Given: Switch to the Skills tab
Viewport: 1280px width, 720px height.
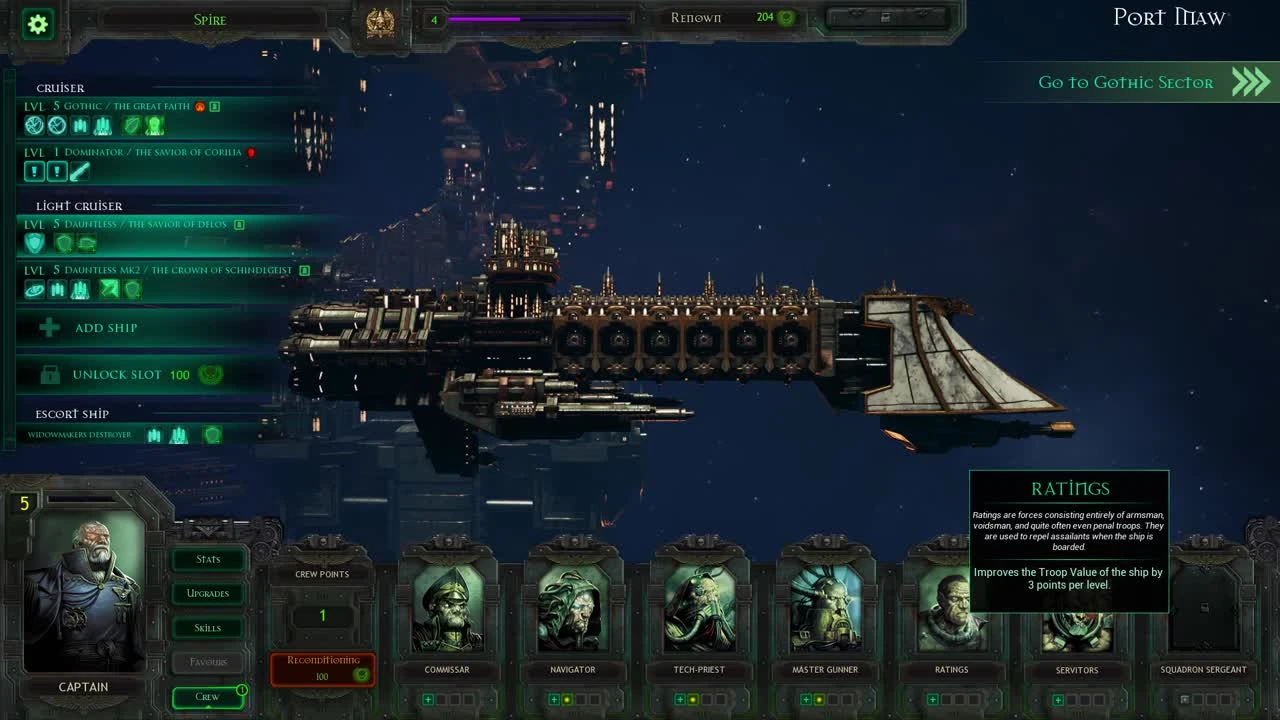Looking at the screenshot, I should coord(207,627).
